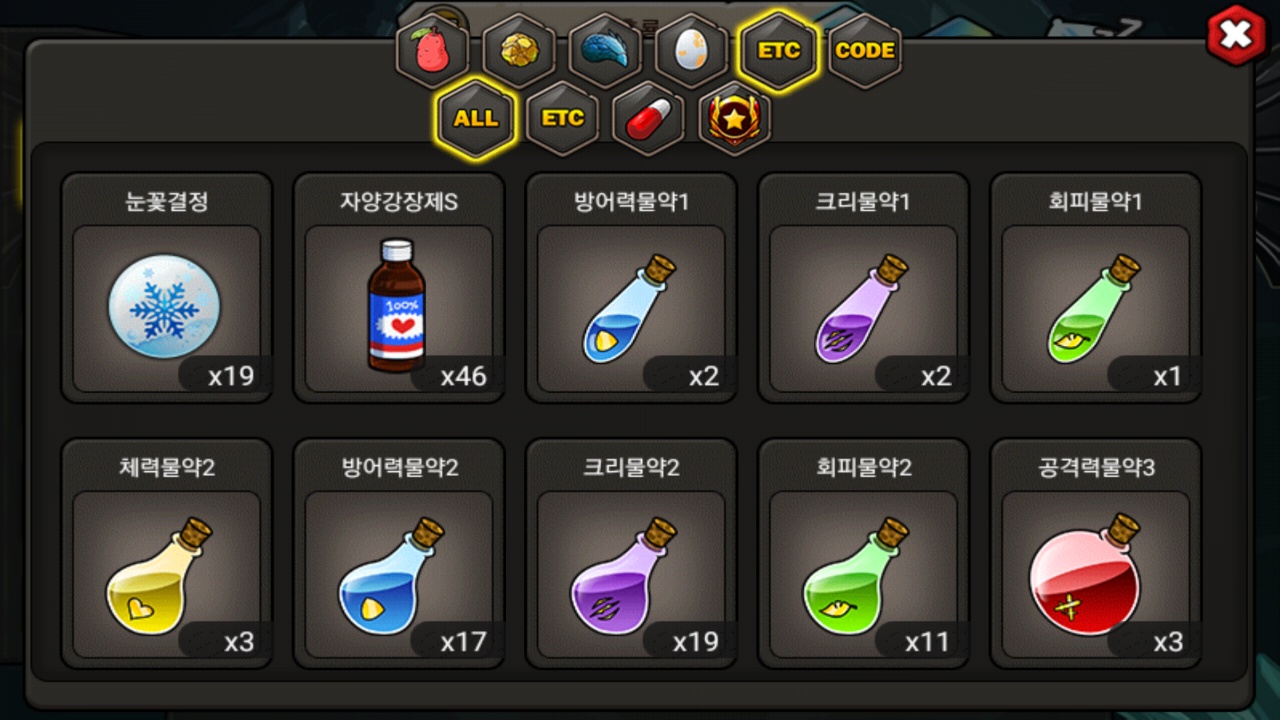Filter by the second-row ETC sub-tab
The width and height of the screenshot is (1280, 720).
pyautogui.click(x=562, y=118)
